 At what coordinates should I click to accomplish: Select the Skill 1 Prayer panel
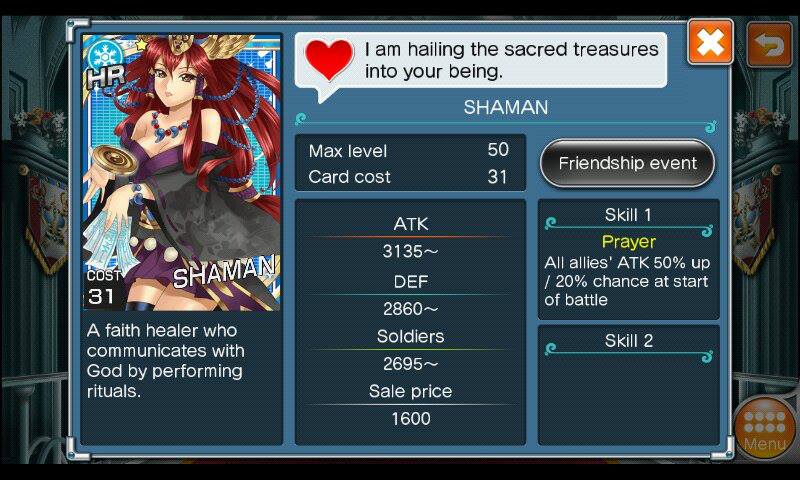click(x=628, y=258)
